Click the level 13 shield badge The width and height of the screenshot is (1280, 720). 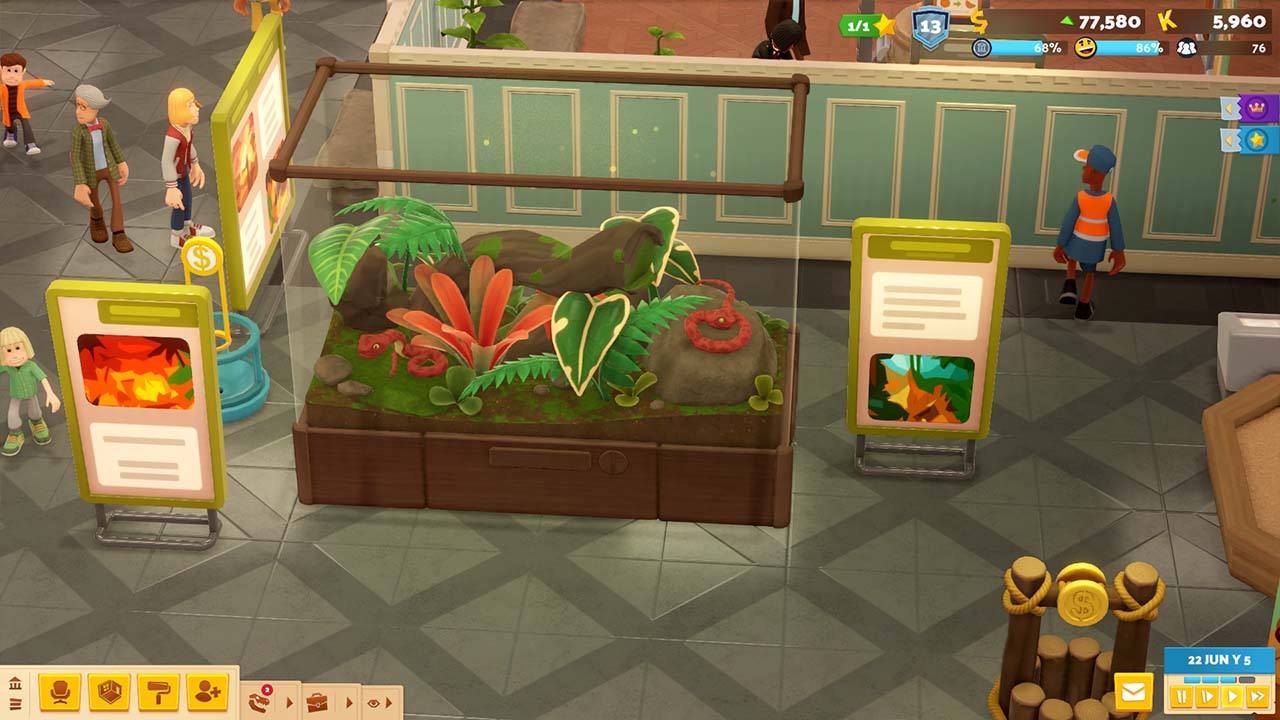(x=930, y=27)
